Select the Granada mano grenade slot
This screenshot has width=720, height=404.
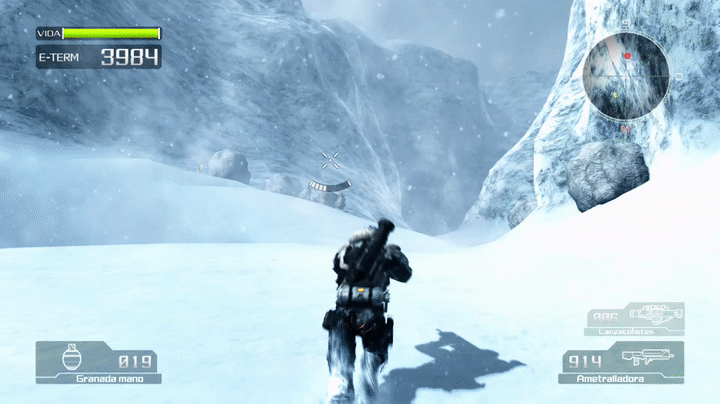coord(96,362)
